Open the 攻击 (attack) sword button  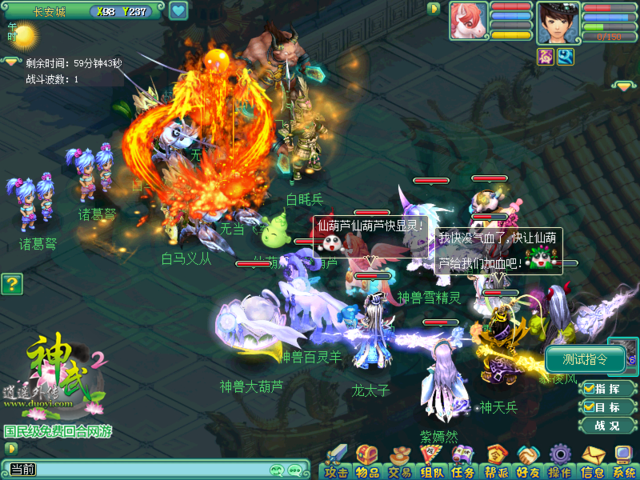336,461
